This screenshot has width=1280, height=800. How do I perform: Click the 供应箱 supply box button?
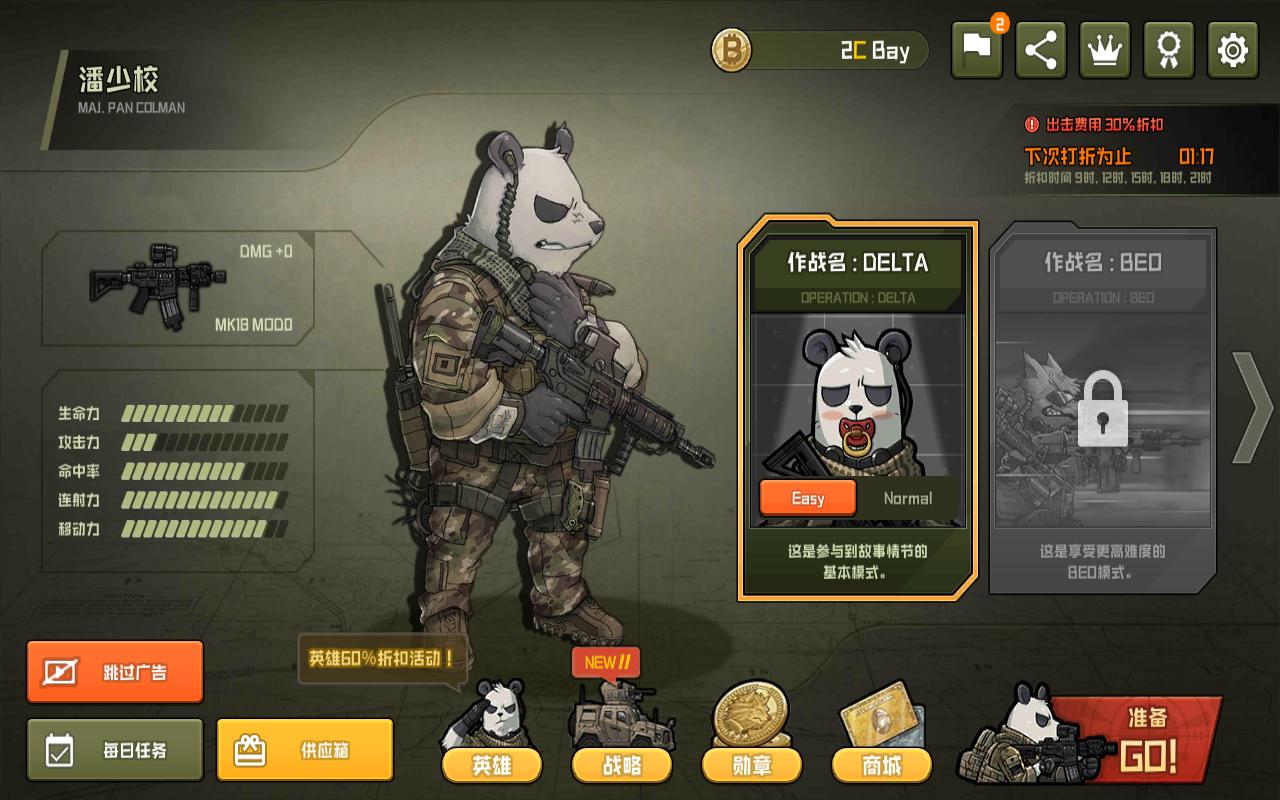pyautogui.click(x=305, y=750)
